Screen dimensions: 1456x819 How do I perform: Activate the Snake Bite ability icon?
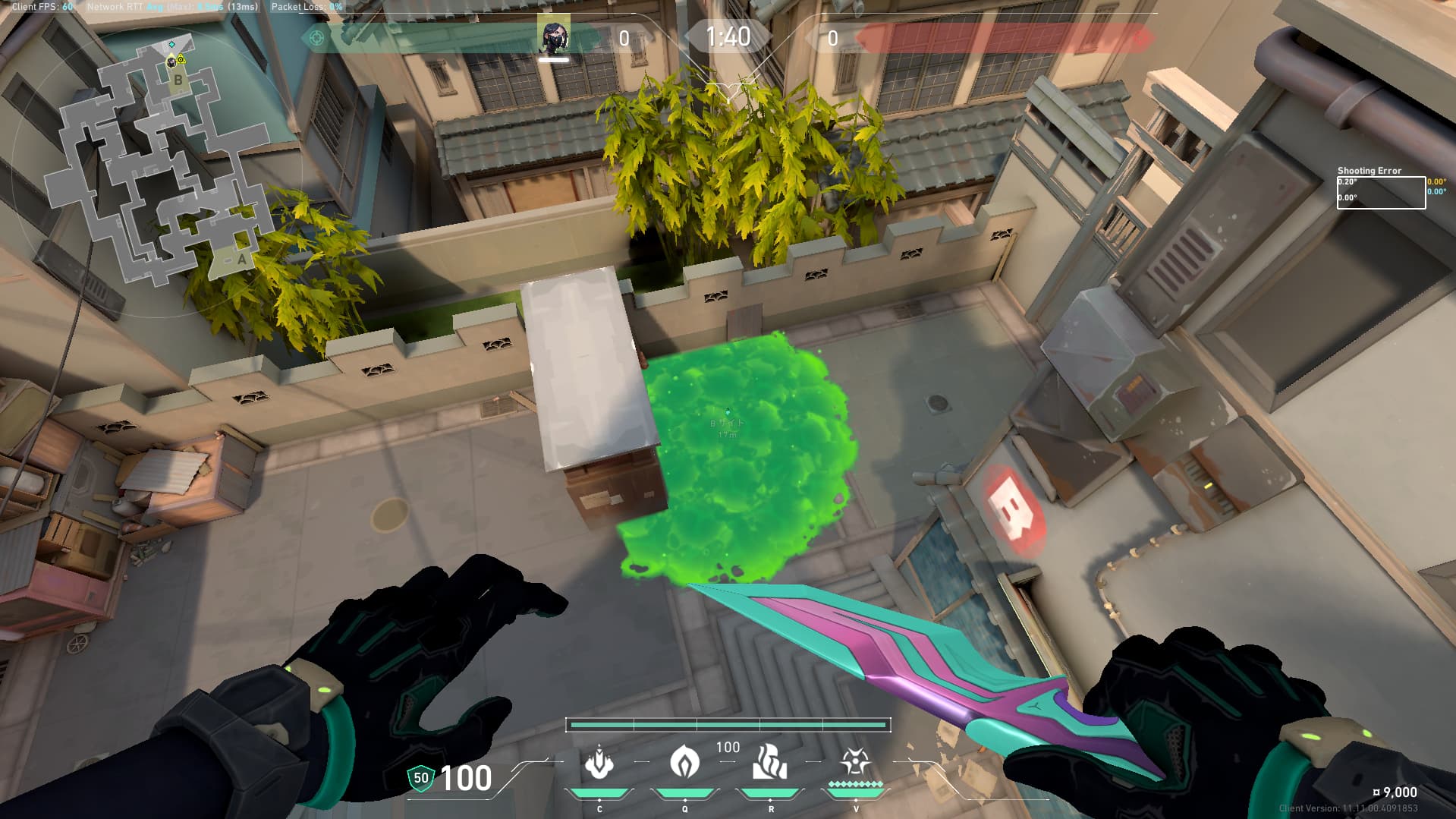(599, 764)
